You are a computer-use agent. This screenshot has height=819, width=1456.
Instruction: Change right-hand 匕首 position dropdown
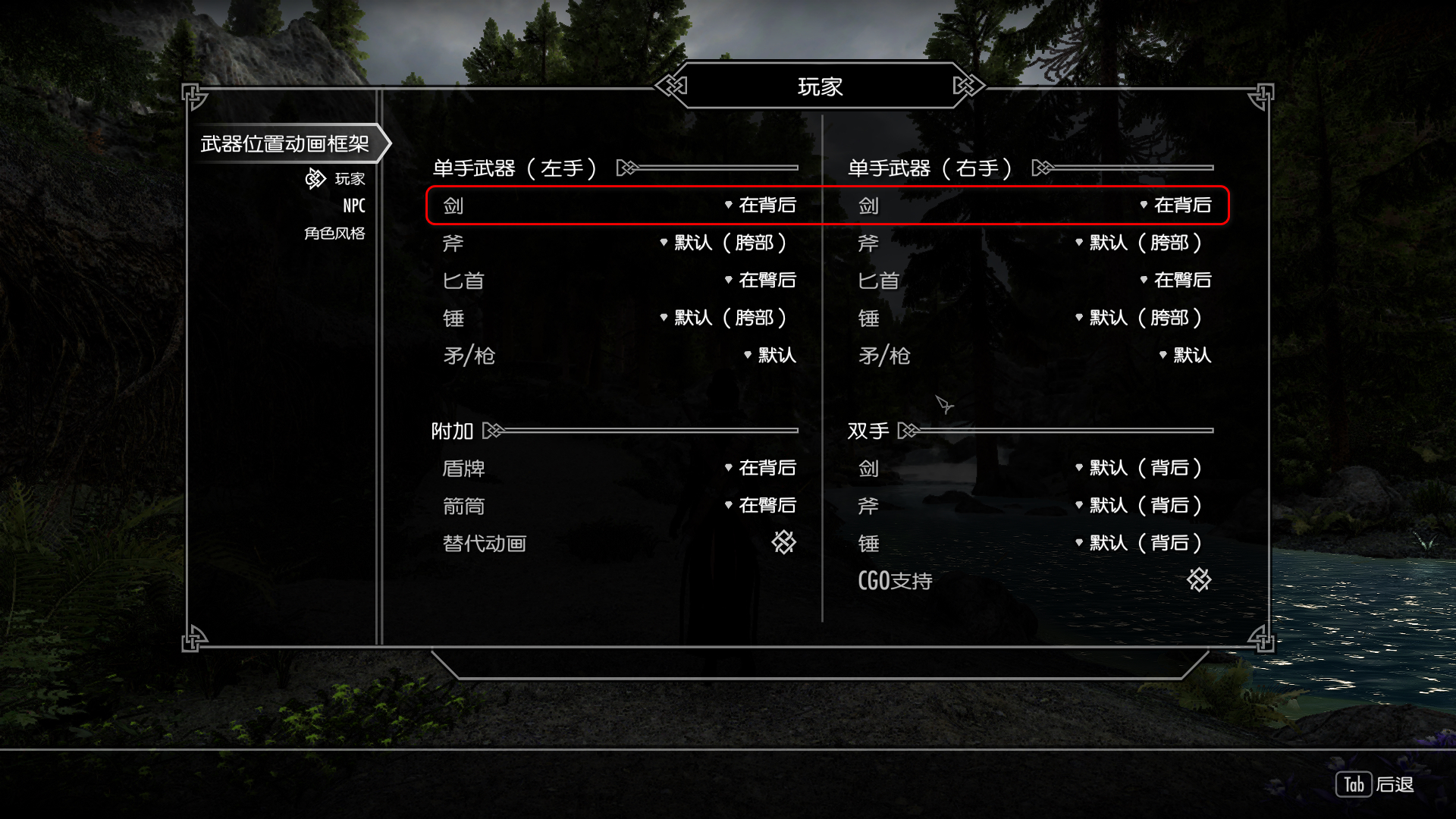(x=1177, y=280)
